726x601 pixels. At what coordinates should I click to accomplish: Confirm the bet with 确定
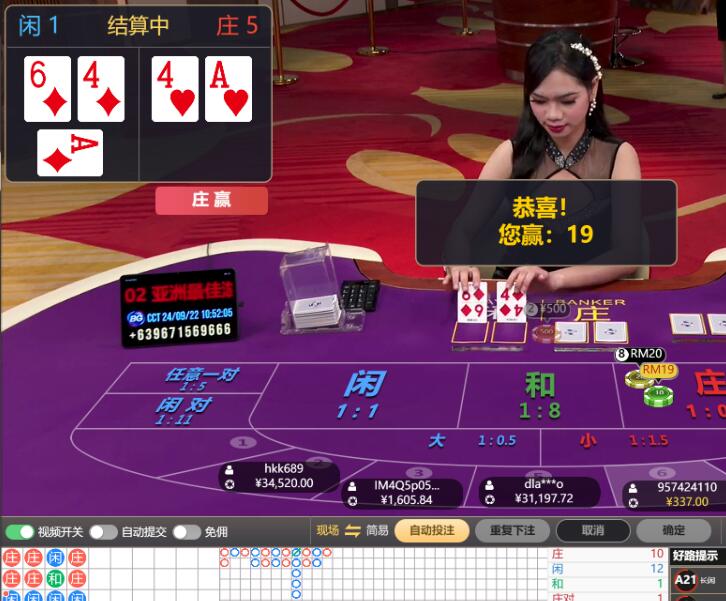point(674,531)
